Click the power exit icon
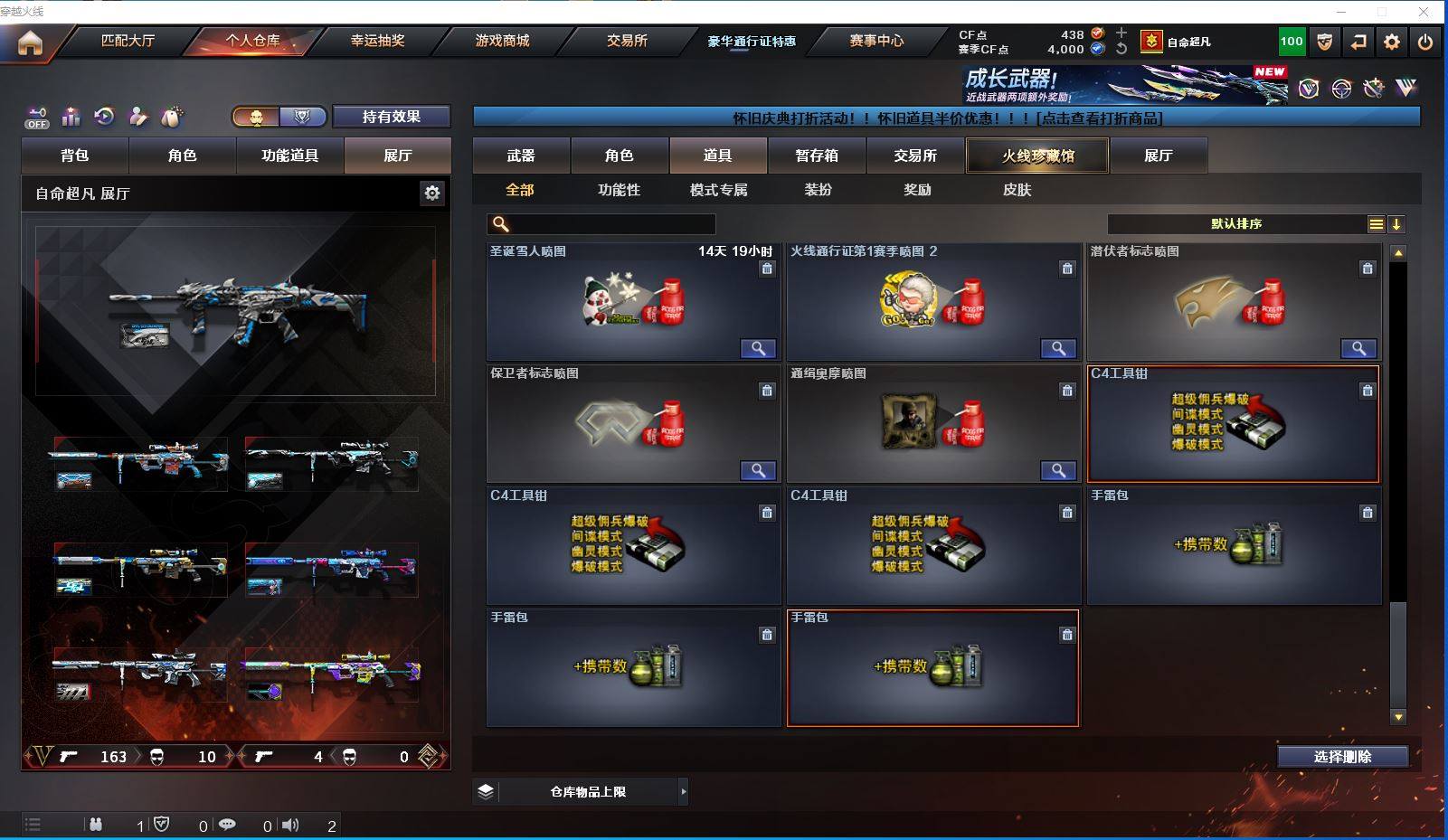The image size is (1448, 840). 1424,42
